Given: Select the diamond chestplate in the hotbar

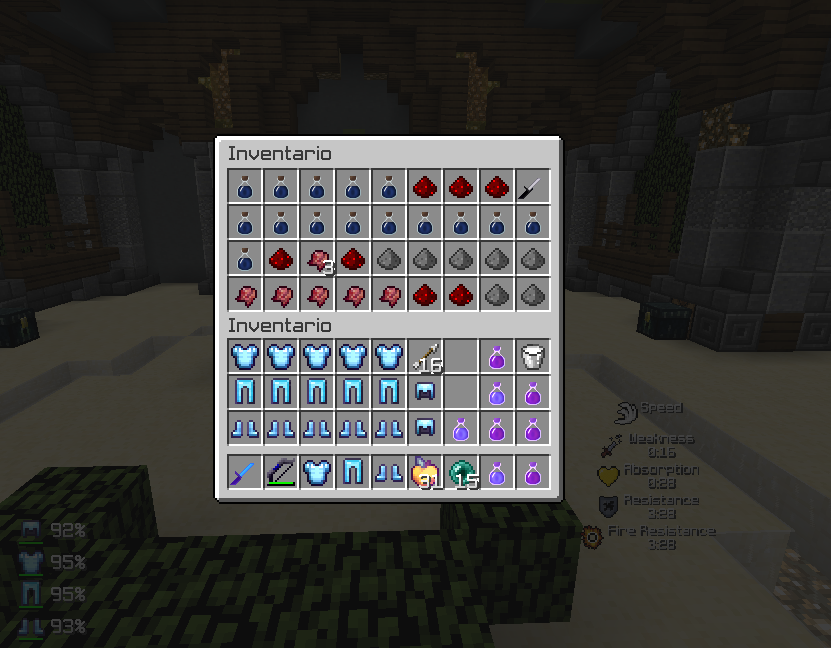Looking at the screenshot, I should point(317,472).
